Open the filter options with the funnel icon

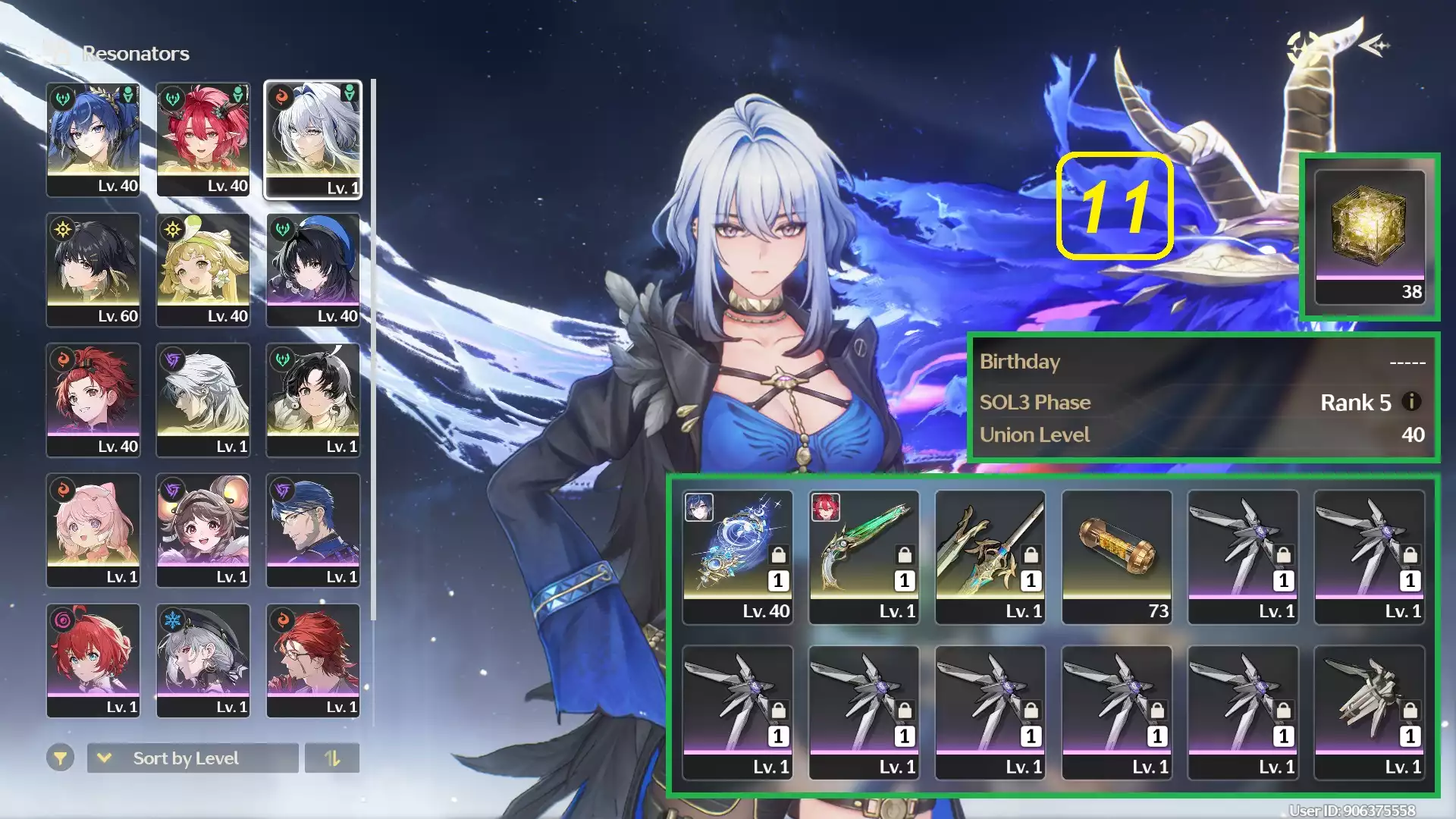coord(61,758)
